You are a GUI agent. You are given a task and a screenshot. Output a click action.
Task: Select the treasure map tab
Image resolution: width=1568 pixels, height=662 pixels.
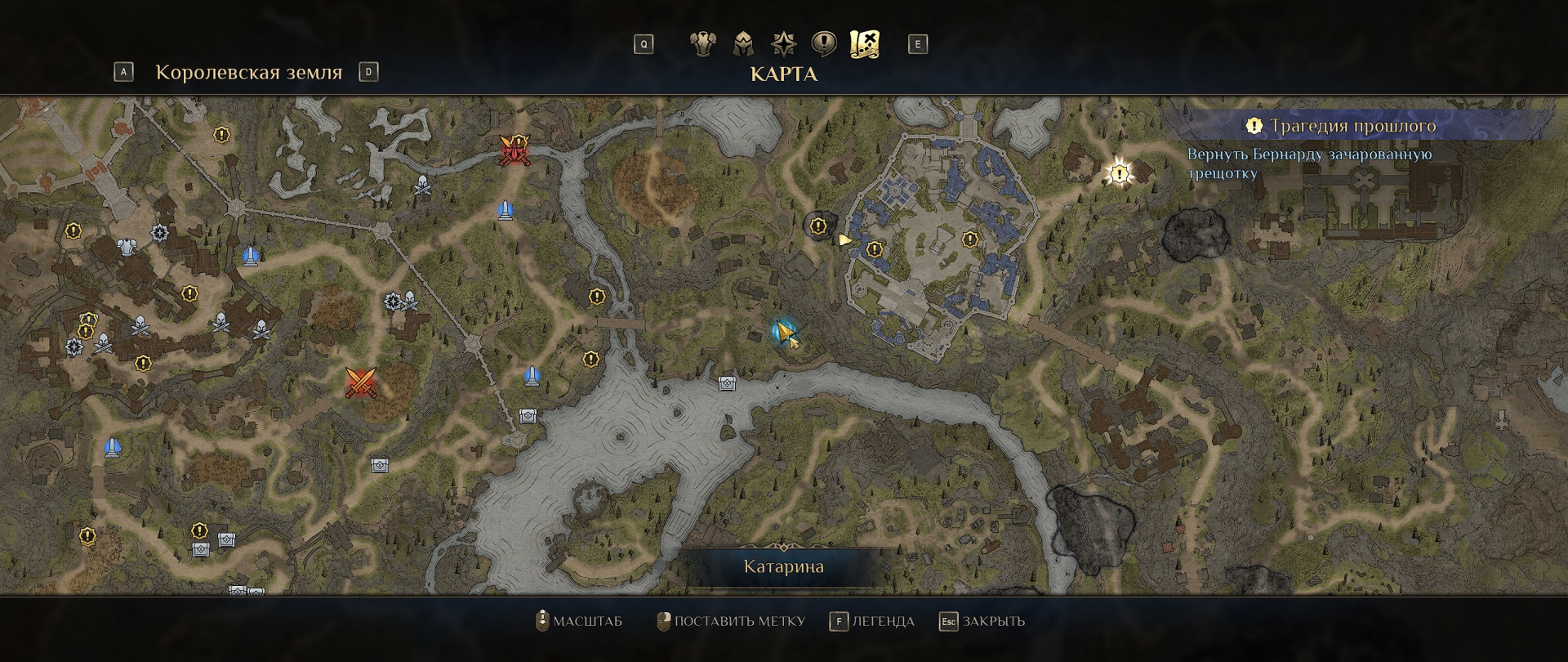click(865, 43)
